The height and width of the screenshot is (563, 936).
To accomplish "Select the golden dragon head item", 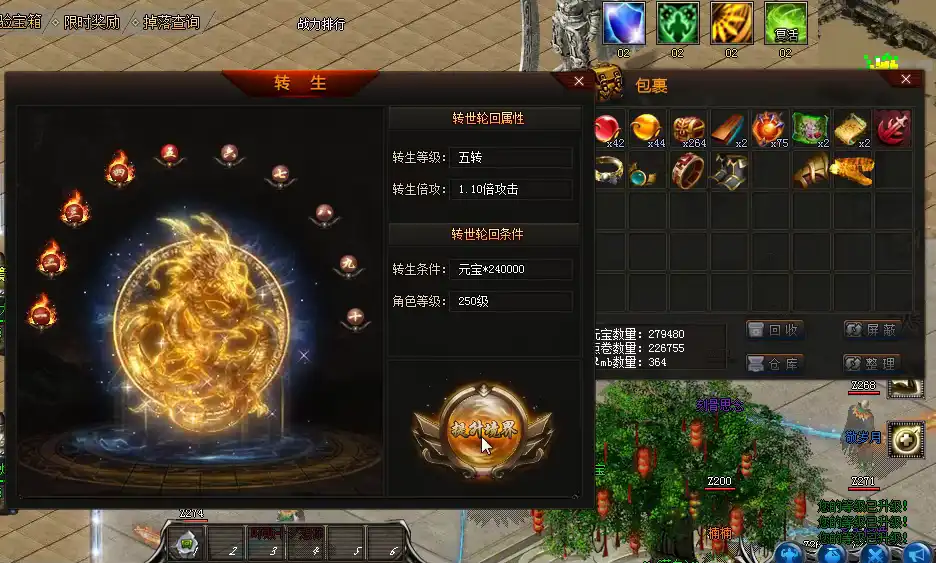I will tap(852, 170).
